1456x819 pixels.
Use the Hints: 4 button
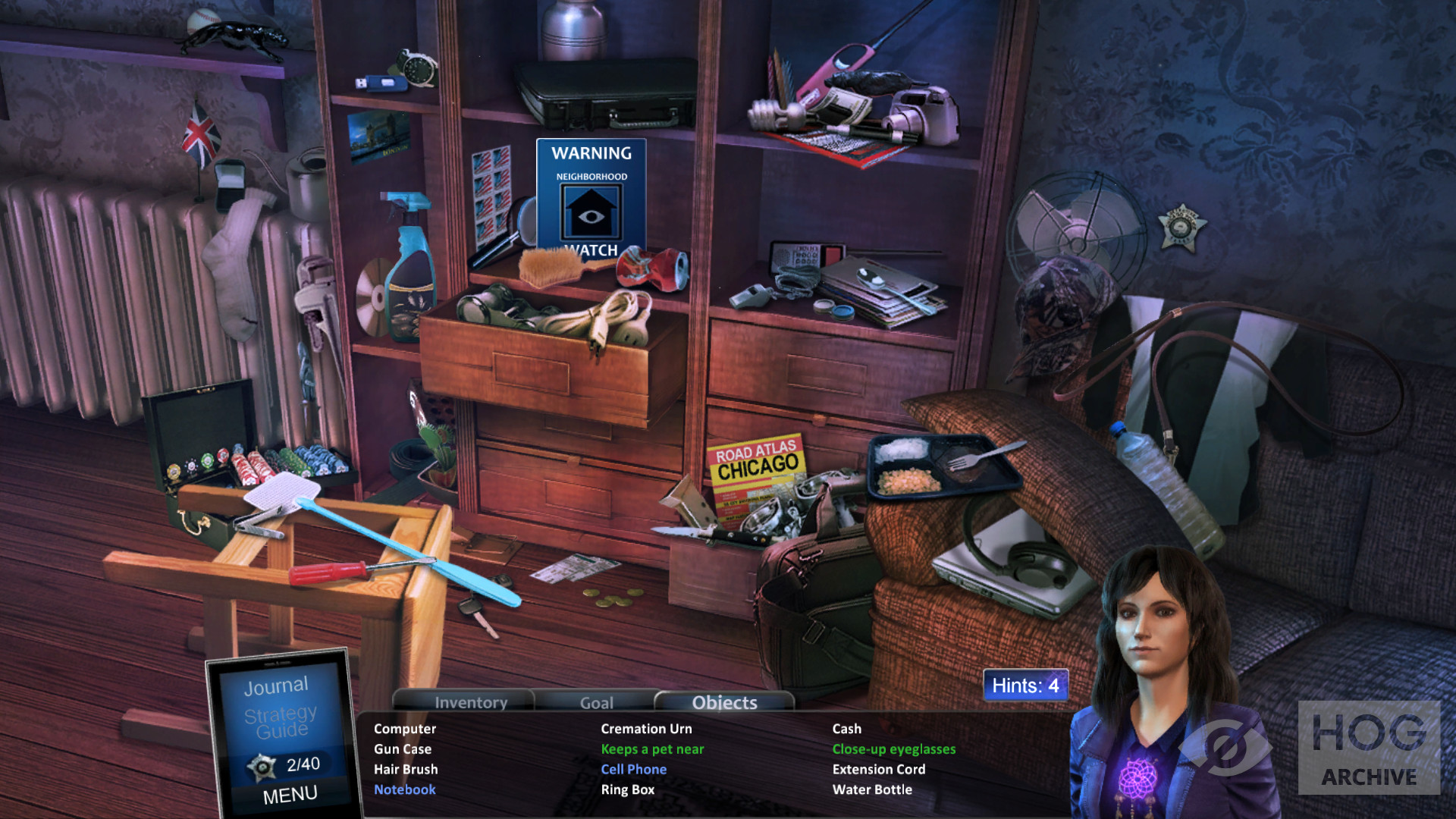[1025, 686]
